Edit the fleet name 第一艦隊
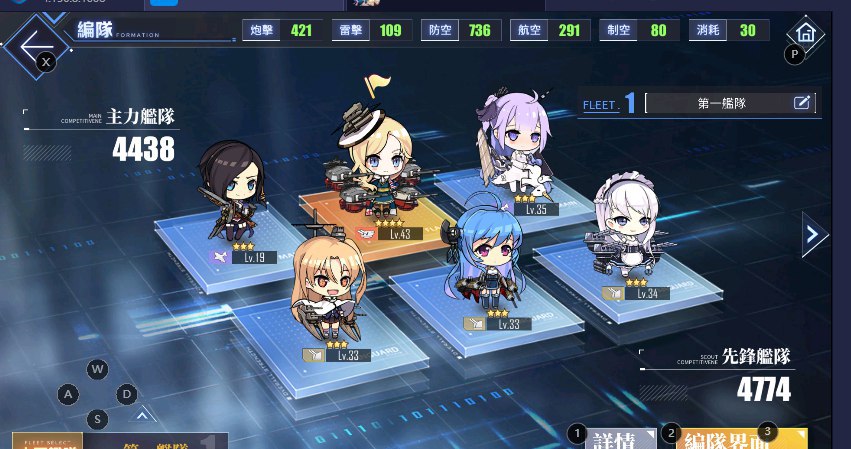 tap(801, 102)
